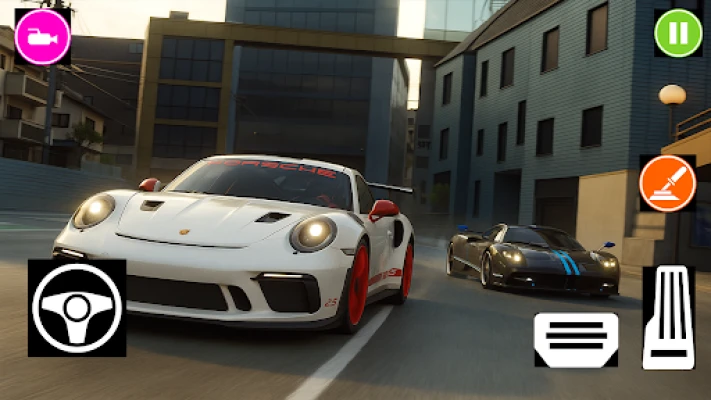
Task: Switch camera view with the pink camera button
Action: click(x=42, y=39)
